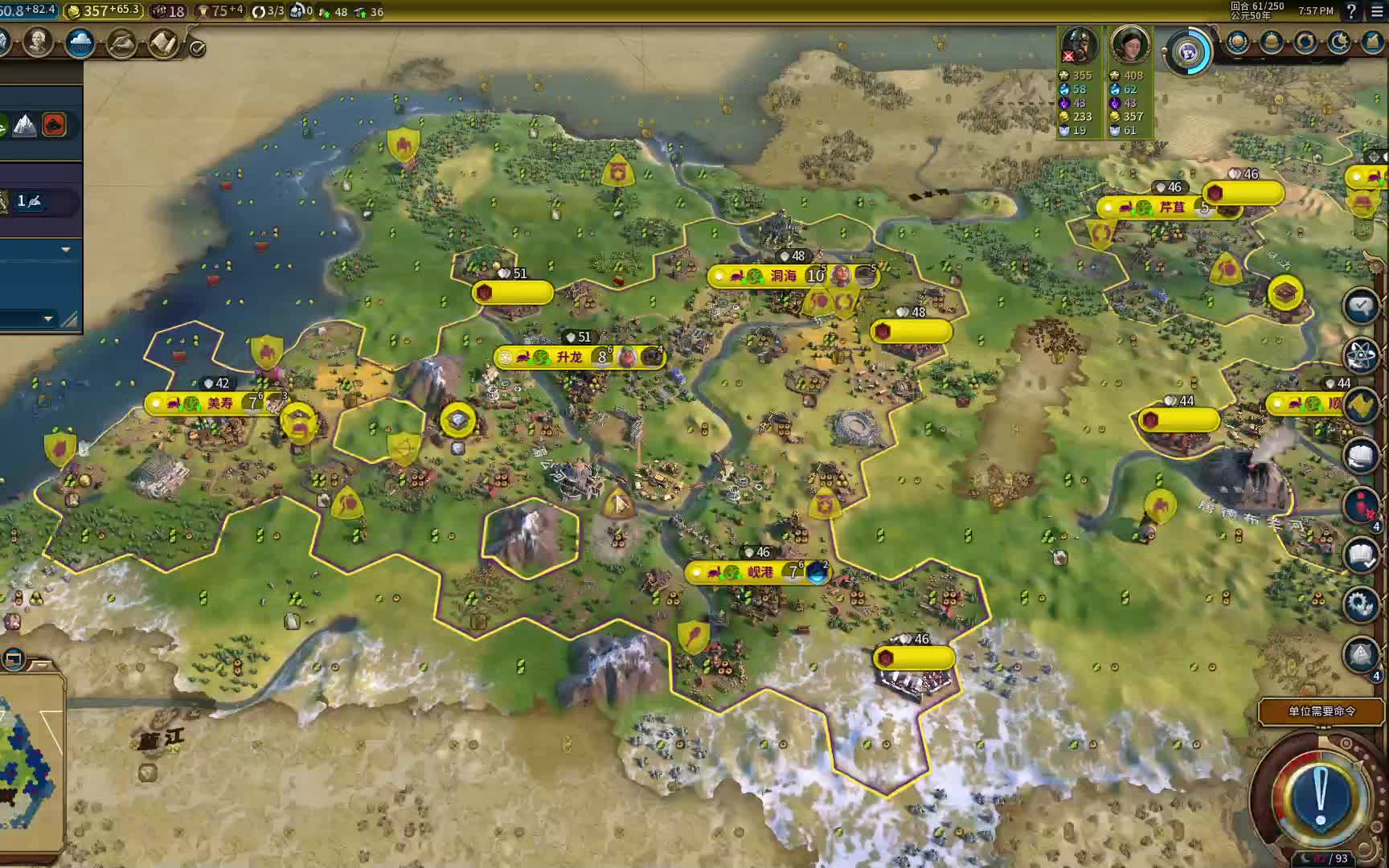Screen dimensions: 1389x868
Task: Select the 洞海 city banner
Action: tap(783, 276)
